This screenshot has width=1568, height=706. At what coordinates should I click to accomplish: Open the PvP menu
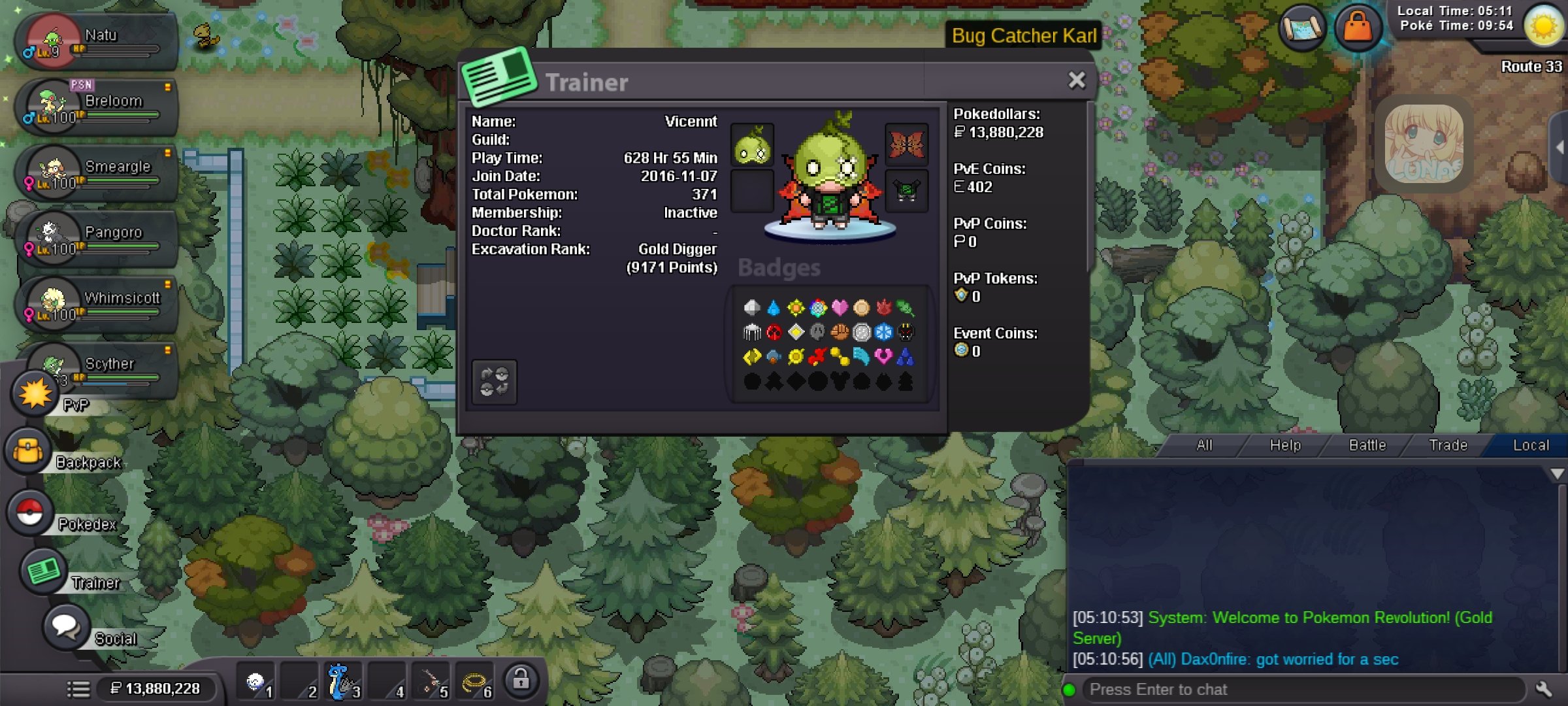(35, 394)
